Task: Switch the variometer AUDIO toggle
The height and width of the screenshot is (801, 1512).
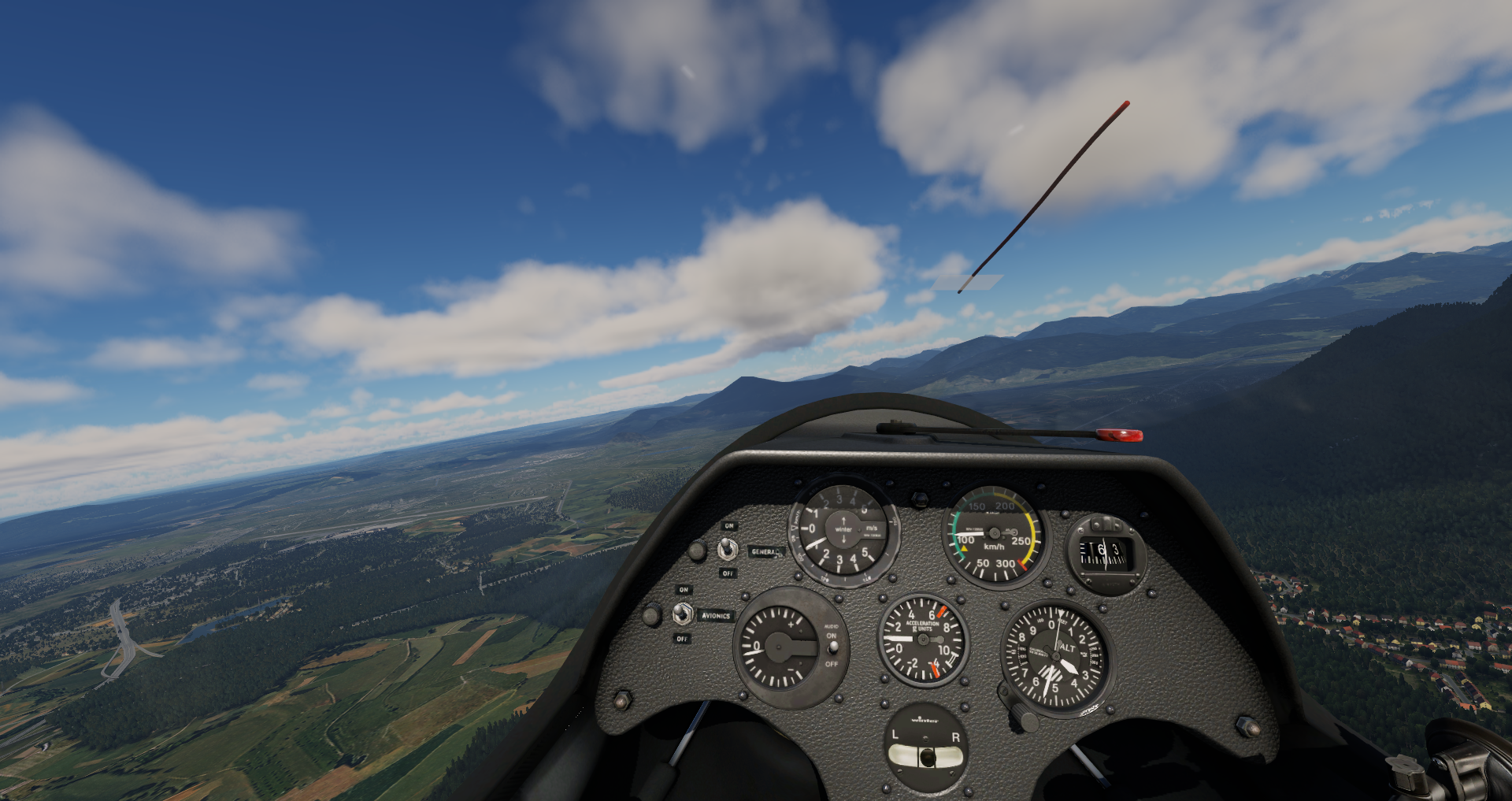Action: (x=833, y=648)
